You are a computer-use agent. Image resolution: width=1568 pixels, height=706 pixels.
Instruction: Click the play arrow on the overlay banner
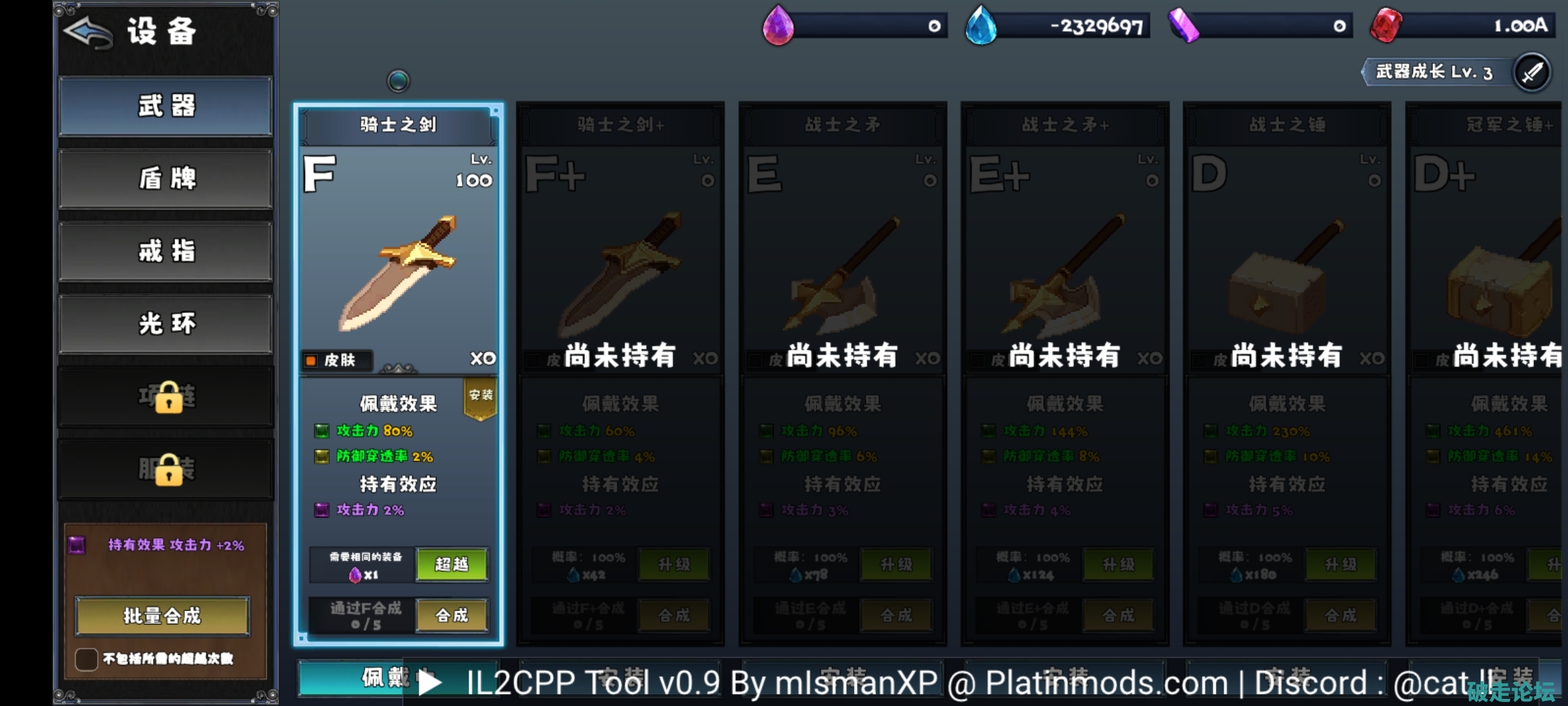(x=429, y=683)
